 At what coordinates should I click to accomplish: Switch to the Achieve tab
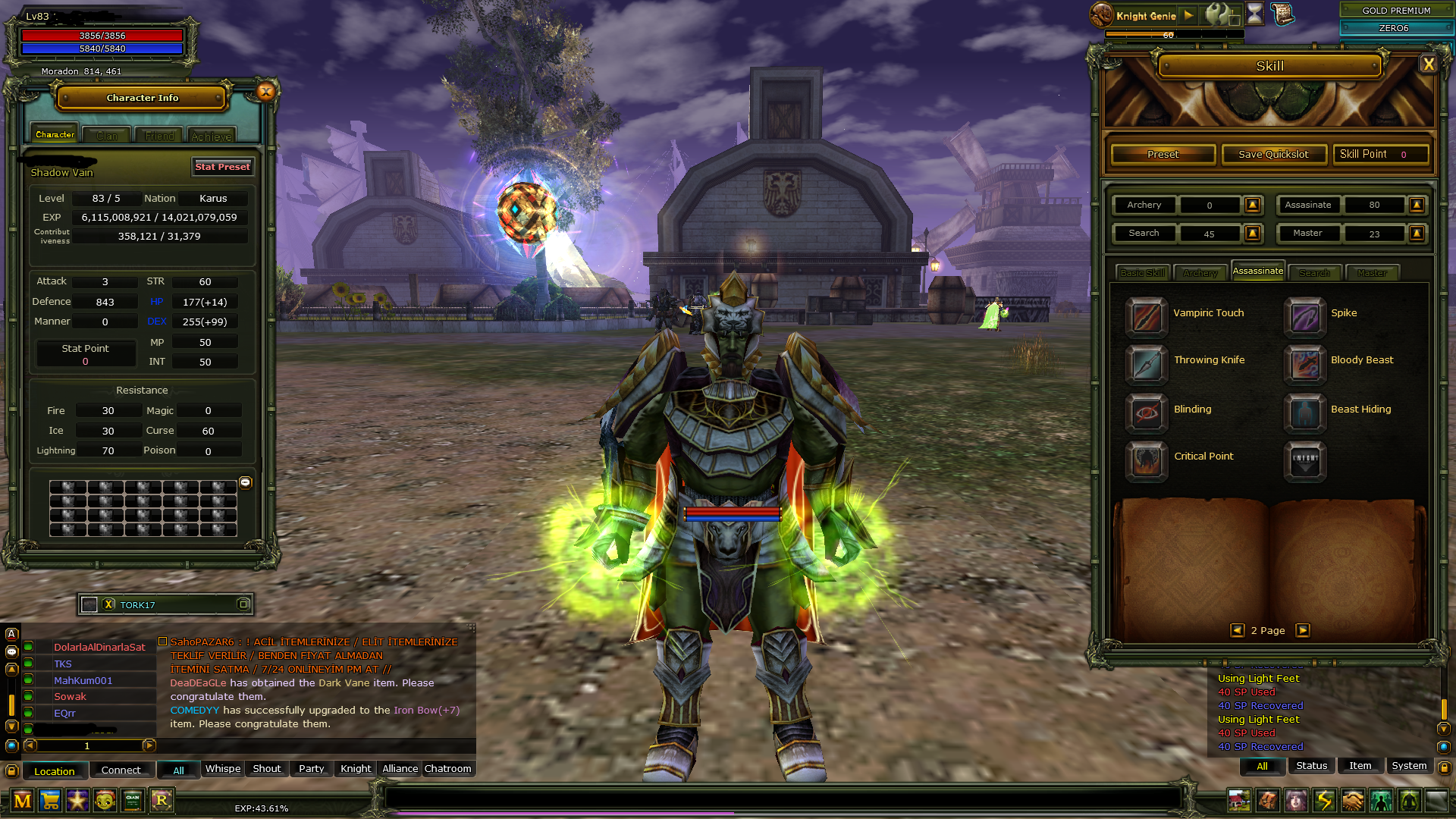212,136
